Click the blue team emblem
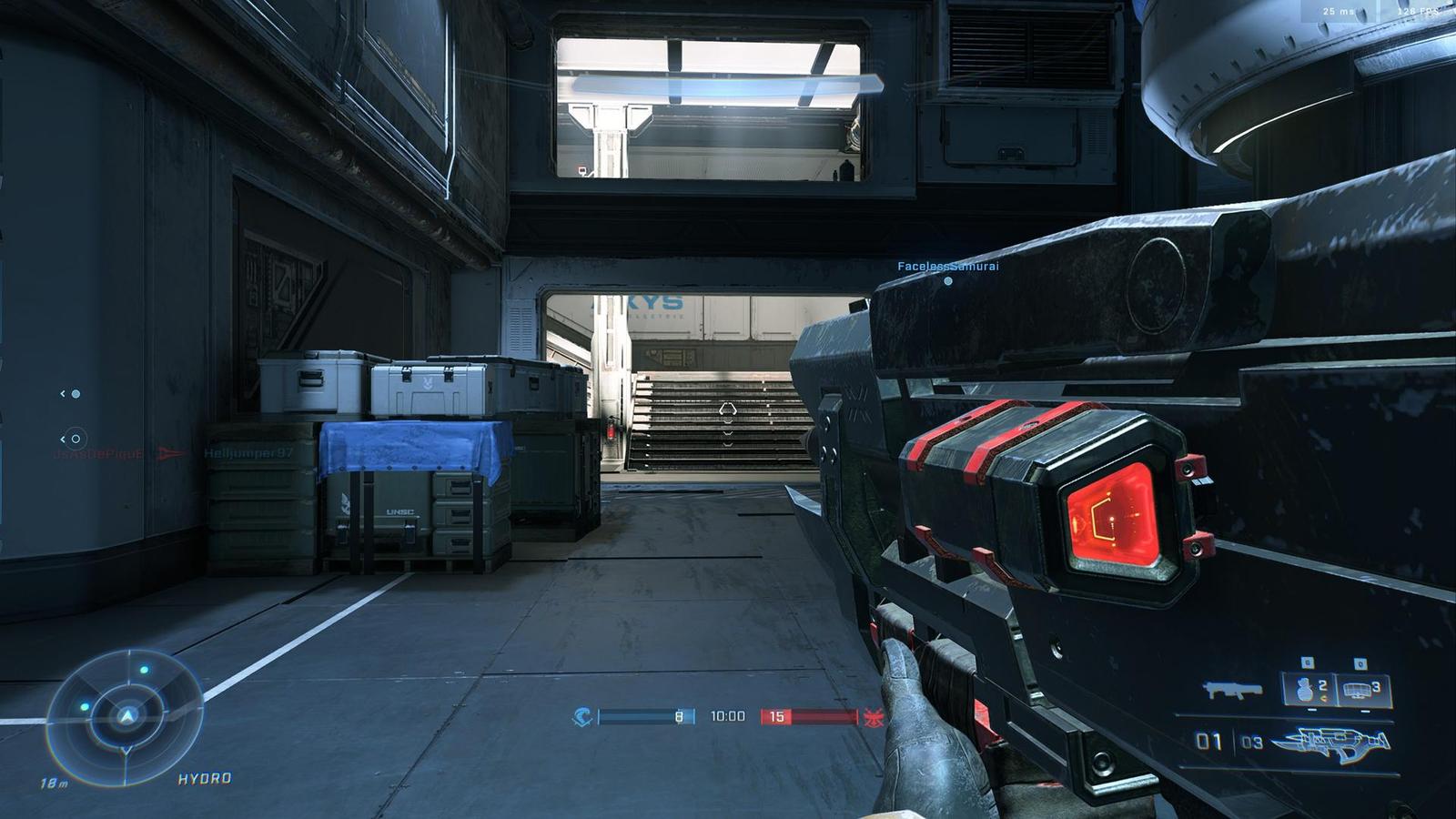 click(583, 716)
